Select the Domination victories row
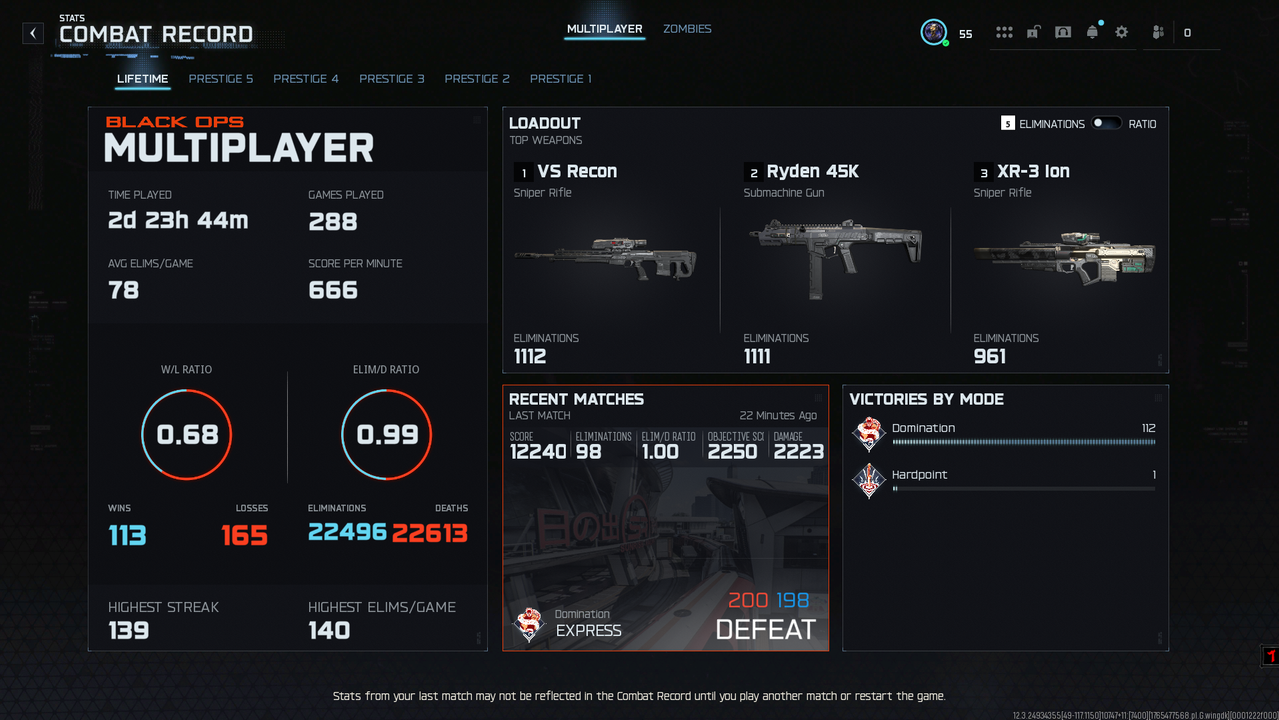1279x720 pixels. click(1005, 434)
